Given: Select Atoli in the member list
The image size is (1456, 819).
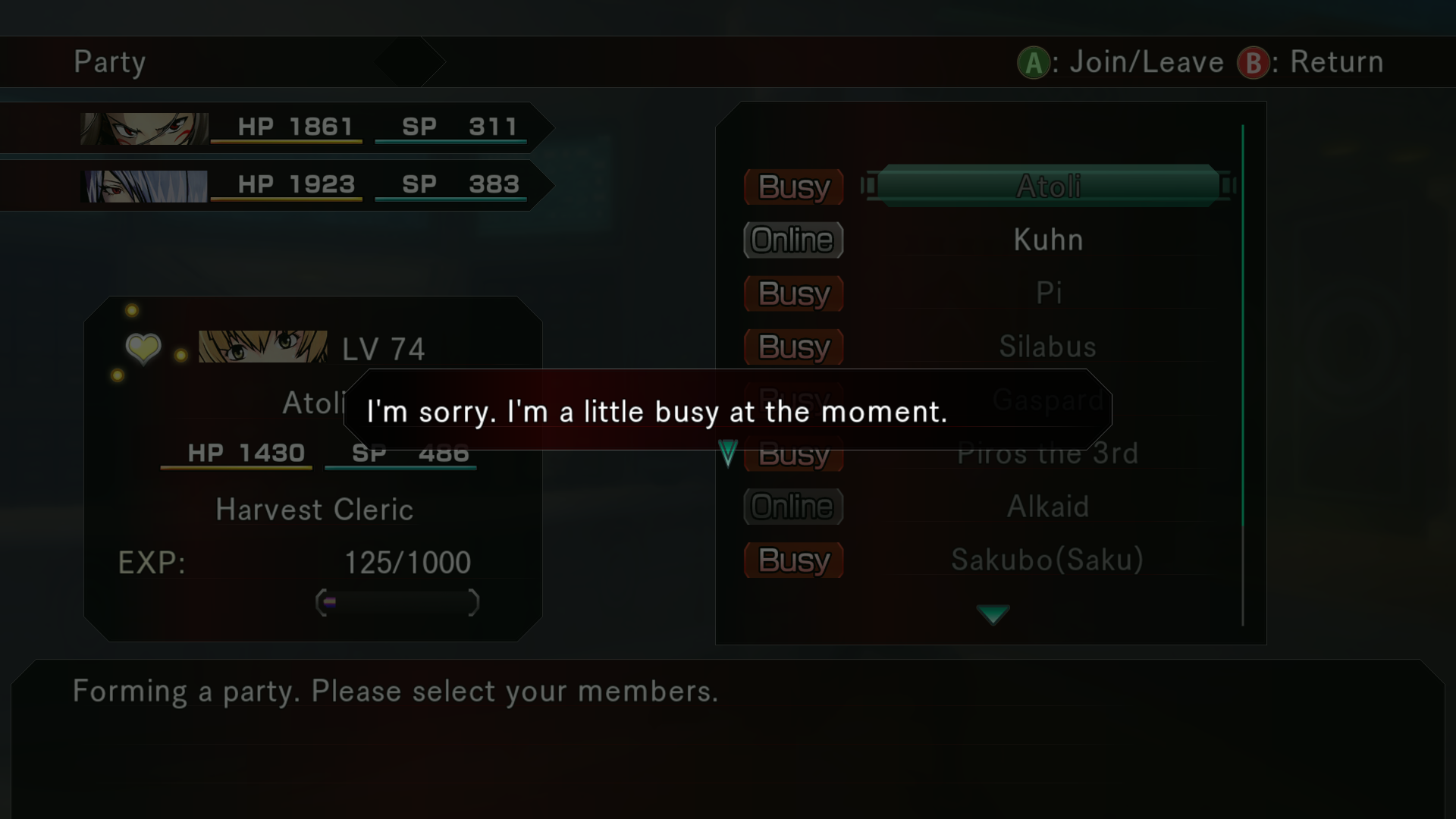Looking at the screenshot, I should coord(1048,186).
